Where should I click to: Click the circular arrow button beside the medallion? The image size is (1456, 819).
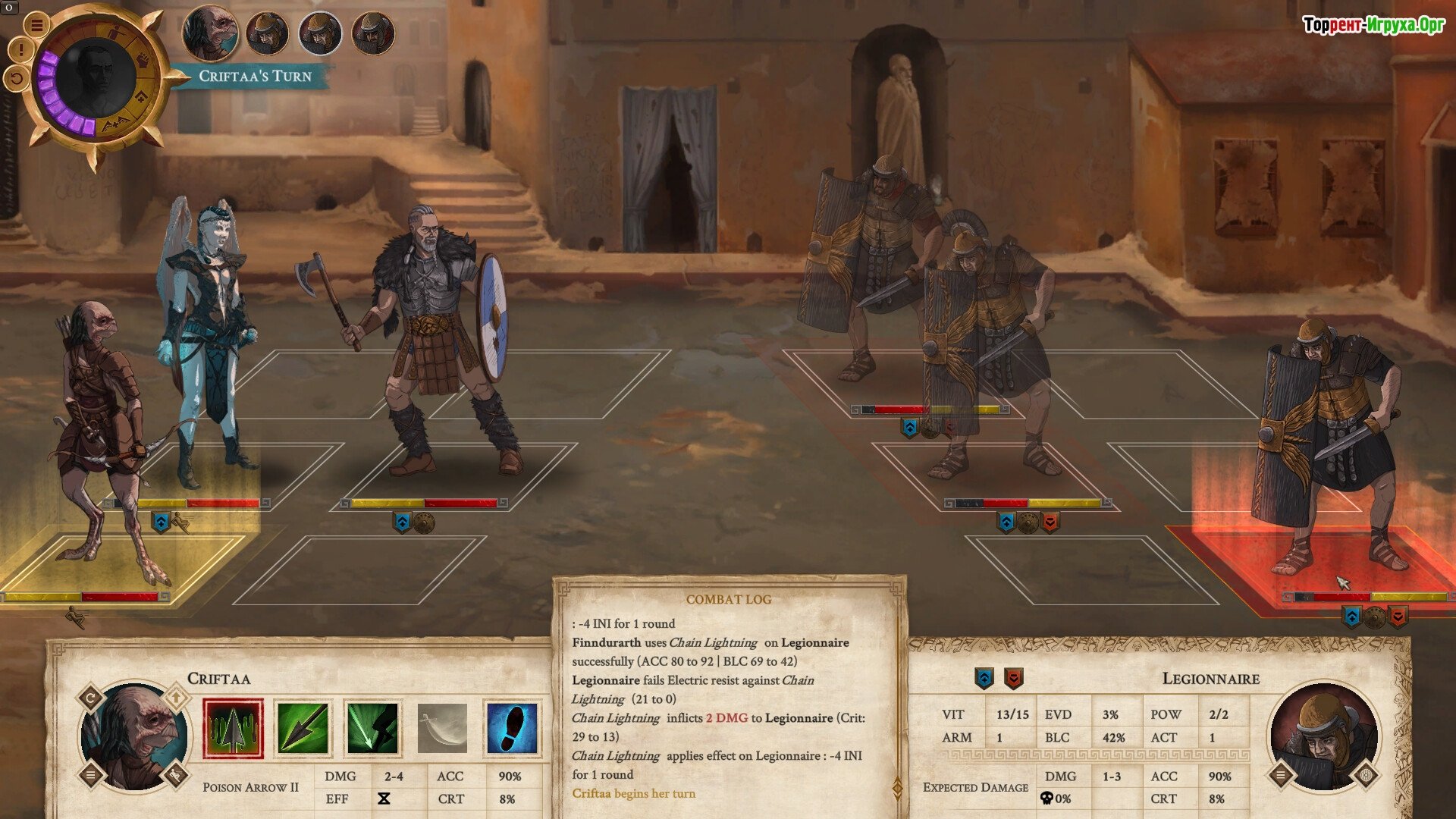click(16, 77)
